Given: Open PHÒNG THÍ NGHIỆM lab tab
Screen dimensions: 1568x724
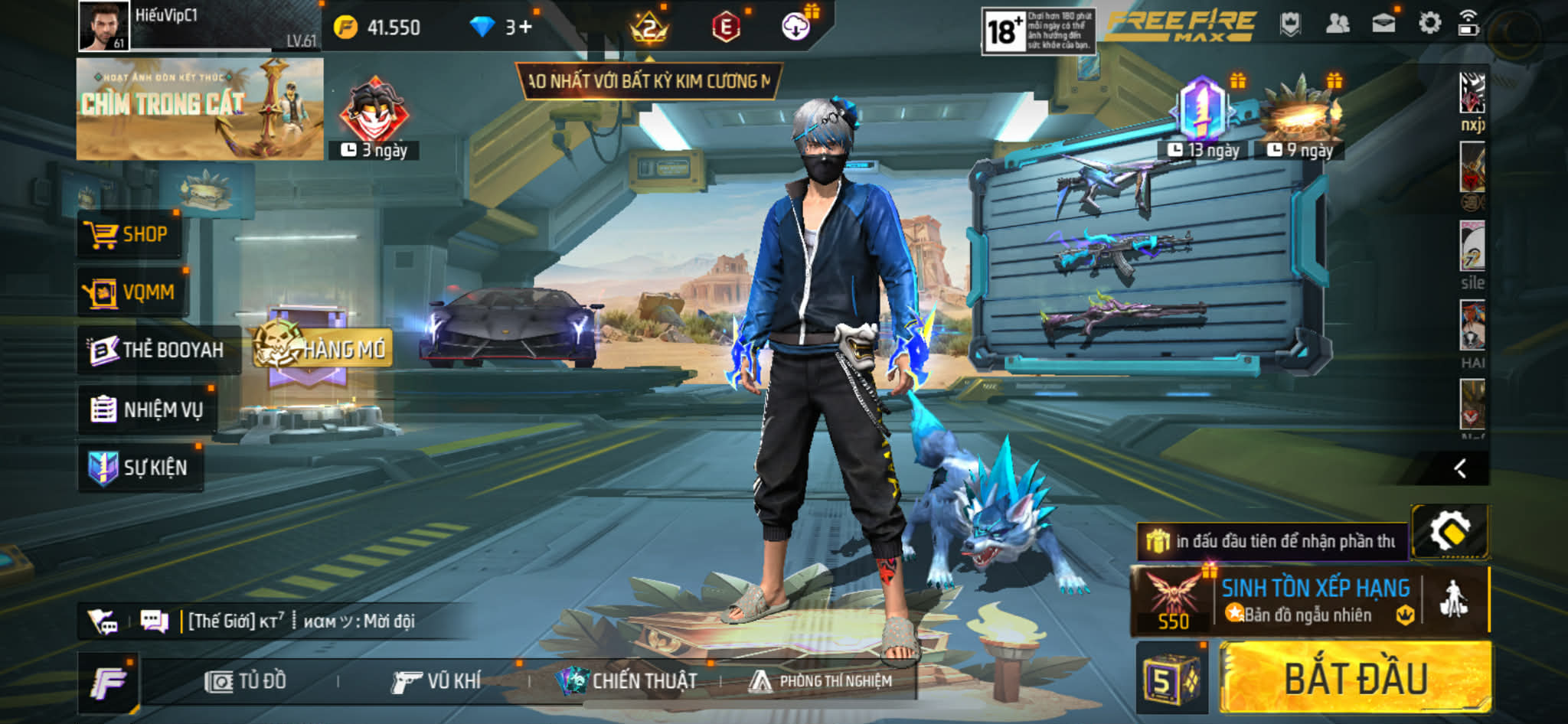Looking at the screenshot, I should point(821,681).
